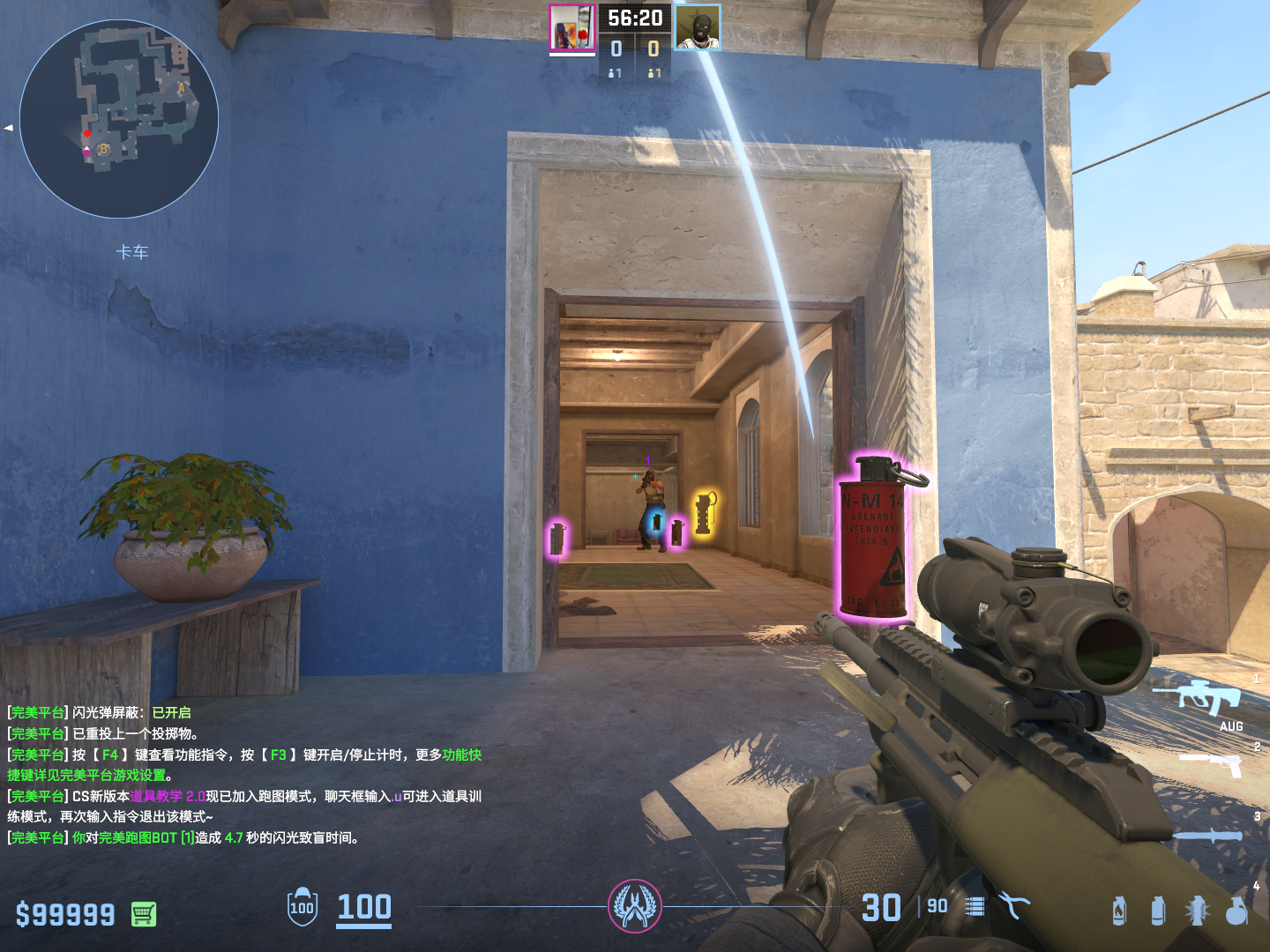1270x952 pixels.
Task: Click the pink-framed team avatar
Action: tap(571, 28)
